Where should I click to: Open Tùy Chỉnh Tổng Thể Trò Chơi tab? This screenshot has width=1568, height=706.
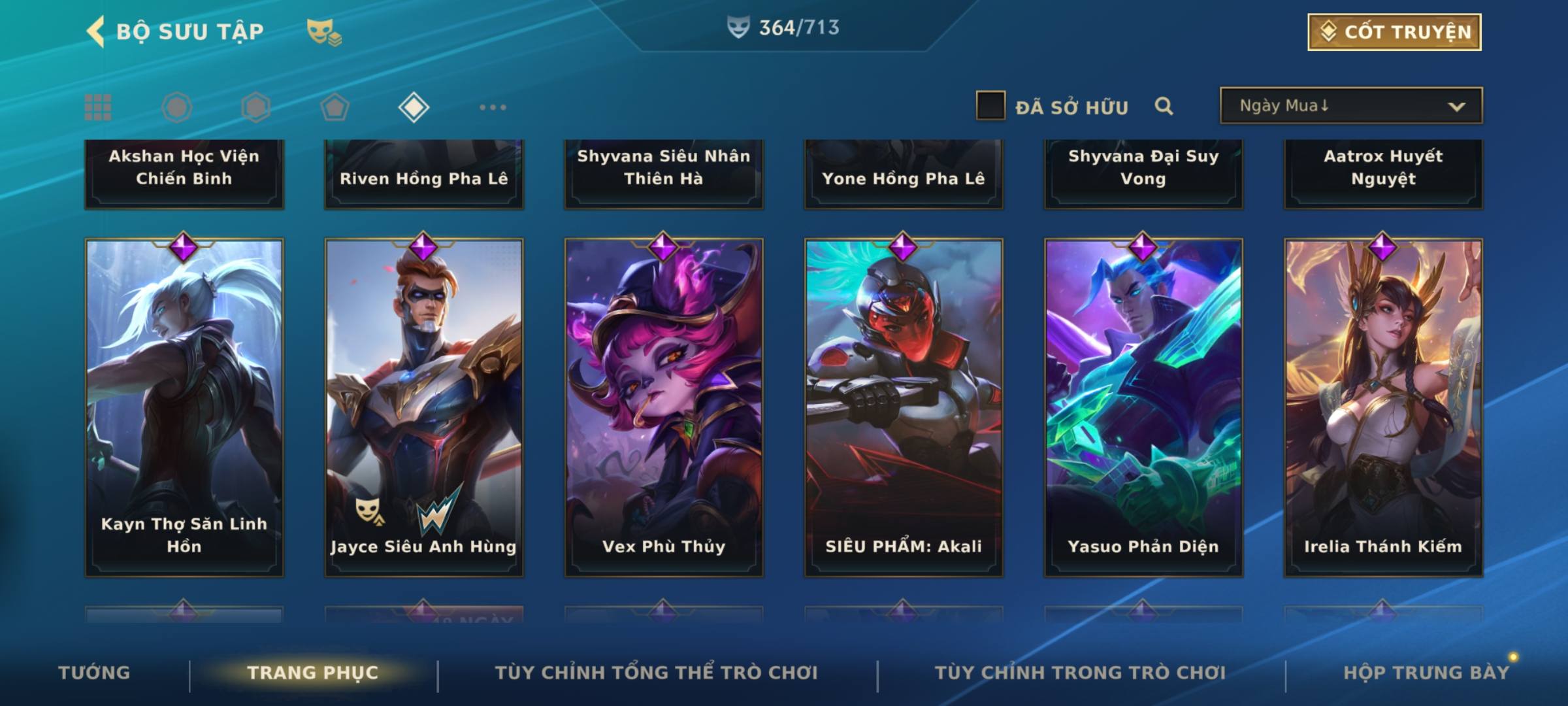(x=656, y=673)
